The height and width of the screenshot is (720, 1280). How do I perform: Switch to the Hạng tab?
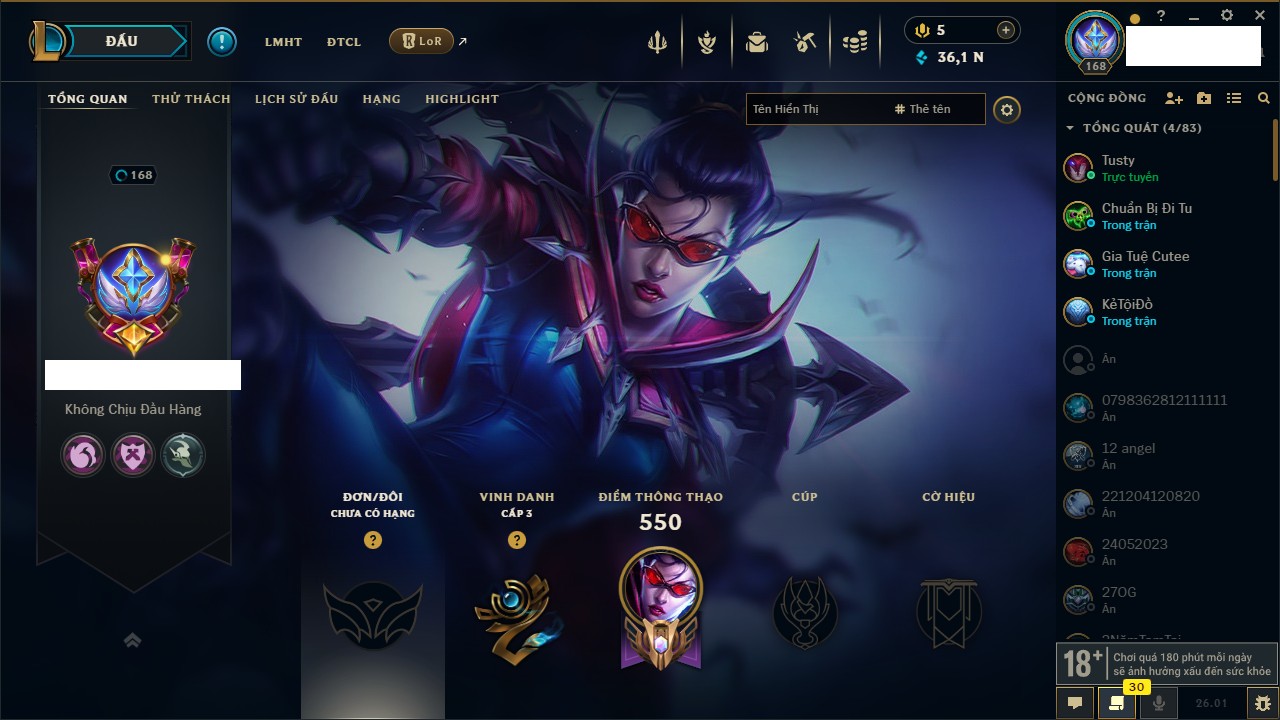tap(381, 99)
